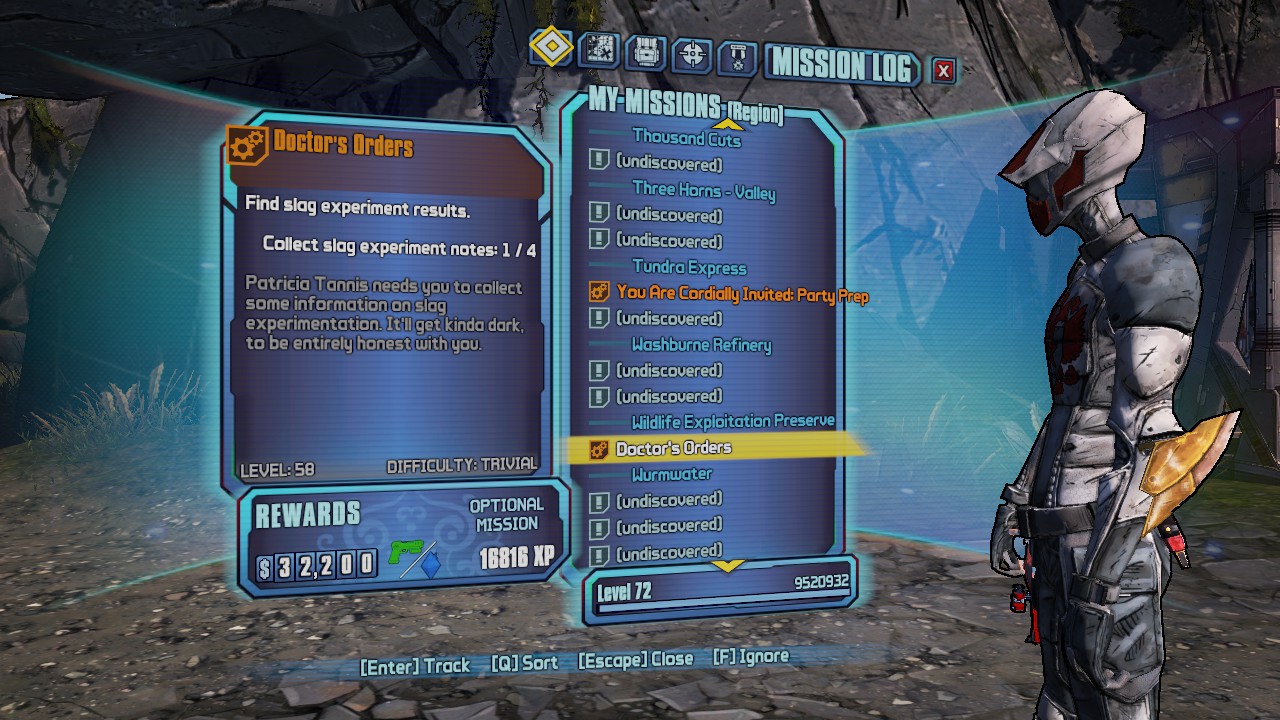Switch to the map tab
The height and width of the screenshot is (720, 1280).
point(599,50)
